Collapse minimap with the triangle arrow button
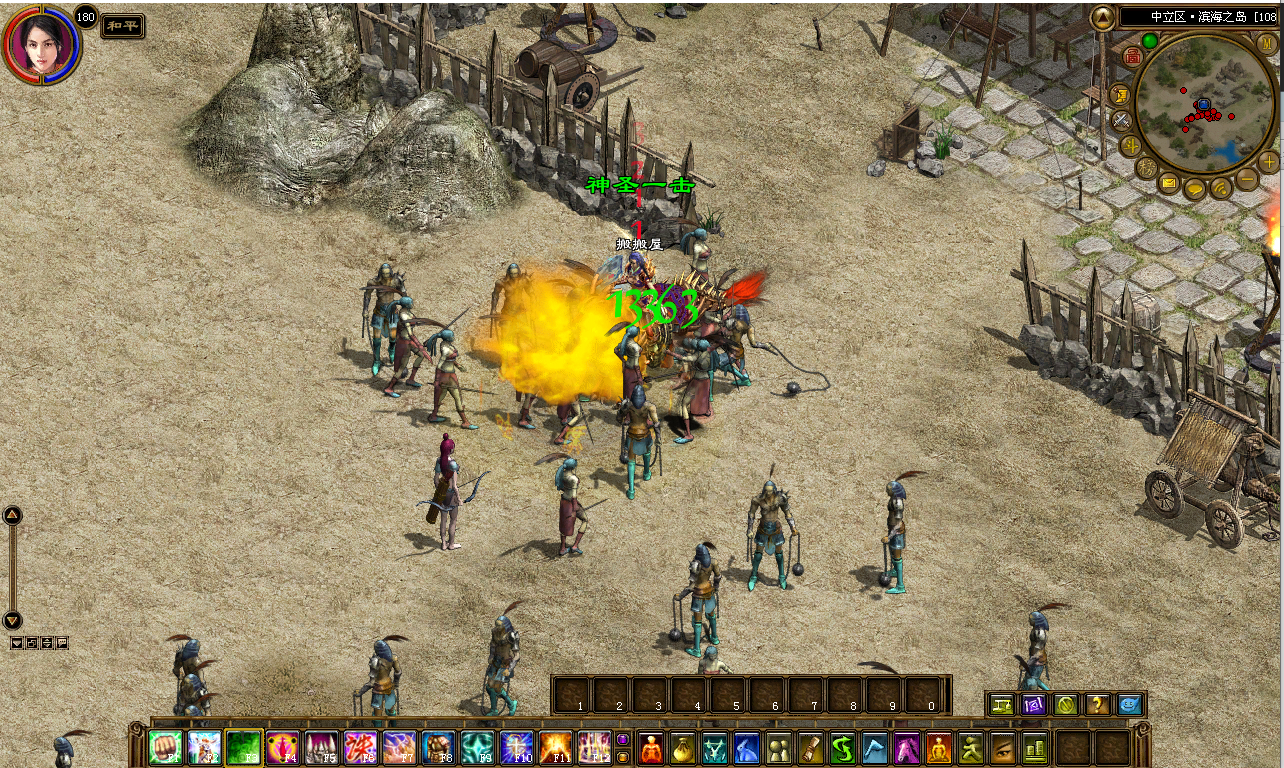The width and height of the screenshot is (1284, 768). point(1102,17)
